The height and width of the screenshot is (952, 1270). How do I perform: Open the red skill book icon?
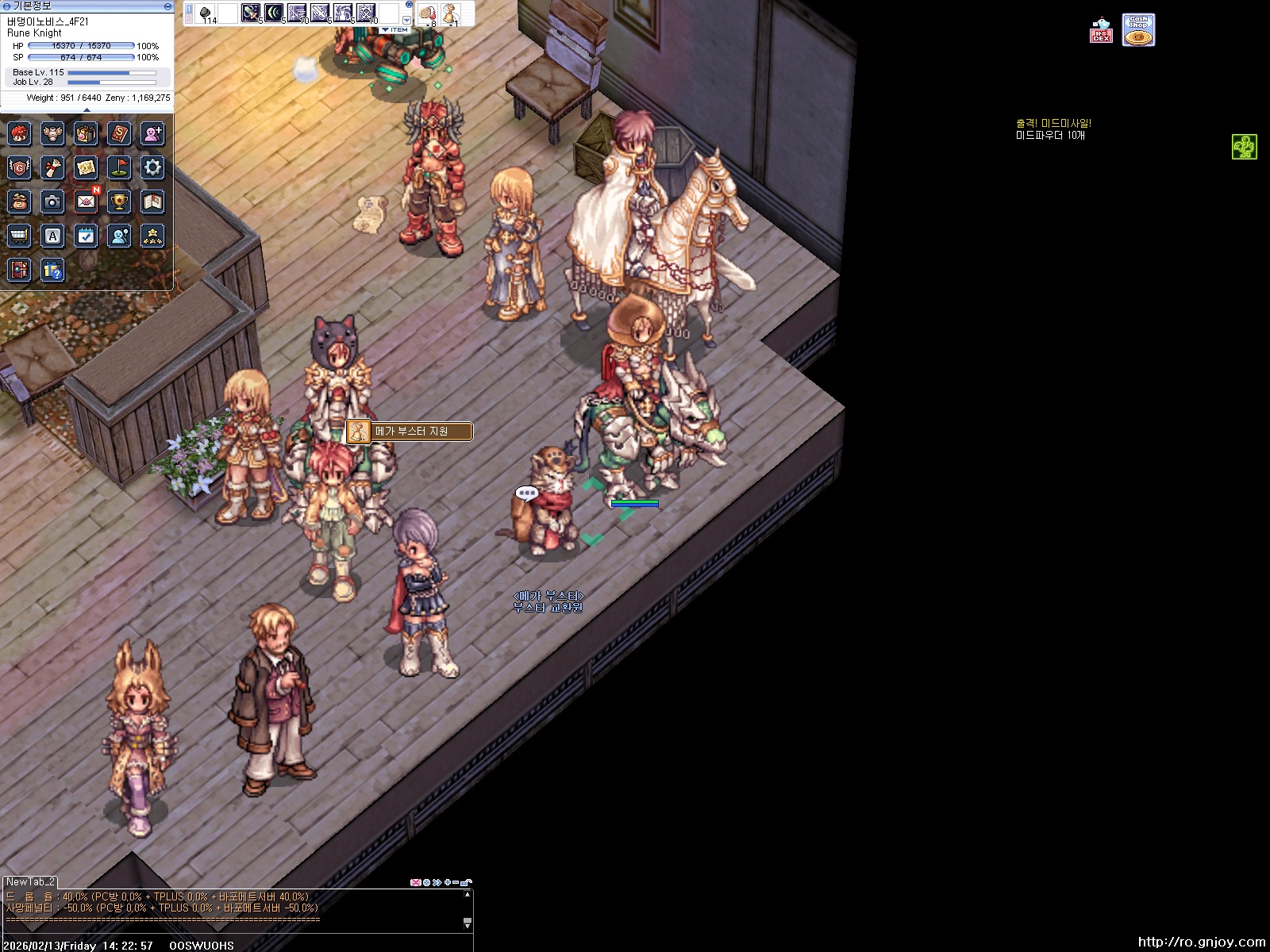coord(119,133)
